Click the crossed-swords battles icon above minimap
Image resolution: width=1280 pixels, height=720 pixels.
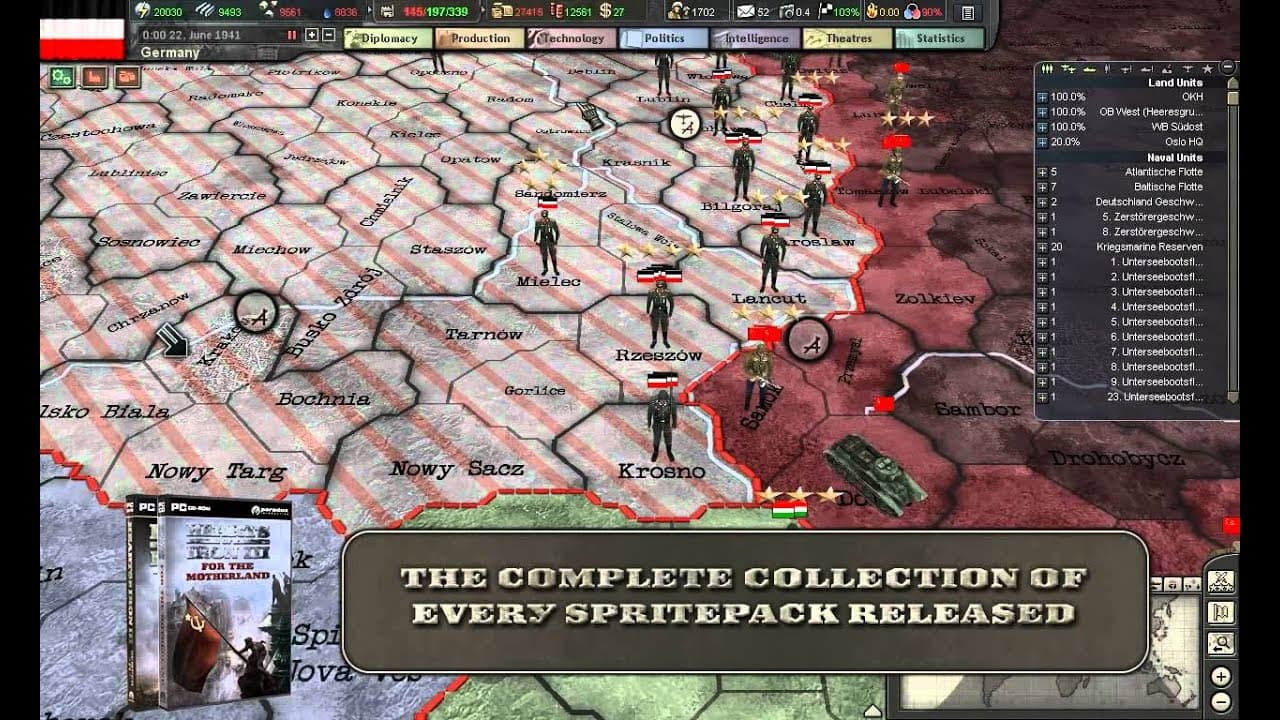click(1221, 580)
